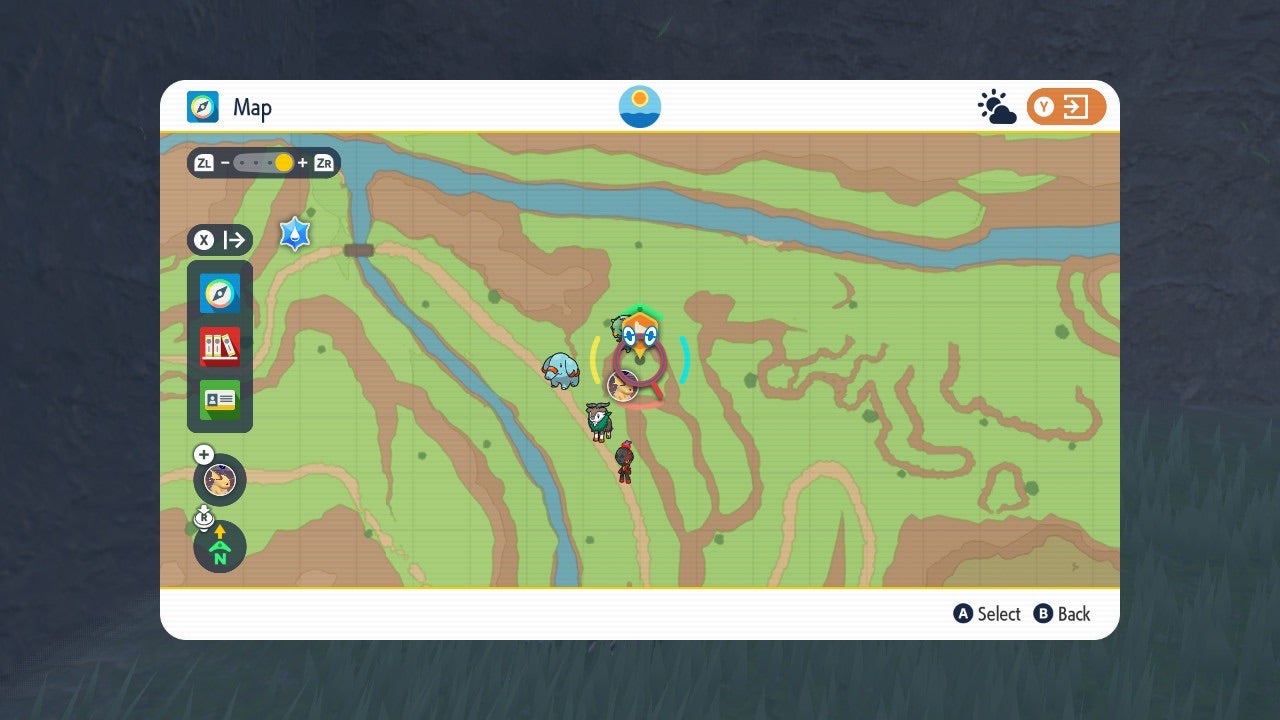The width and height of the screenshot is (1280, 720).
Task: Click the daytime sun indicator at top center
Action: coord(639,105)
